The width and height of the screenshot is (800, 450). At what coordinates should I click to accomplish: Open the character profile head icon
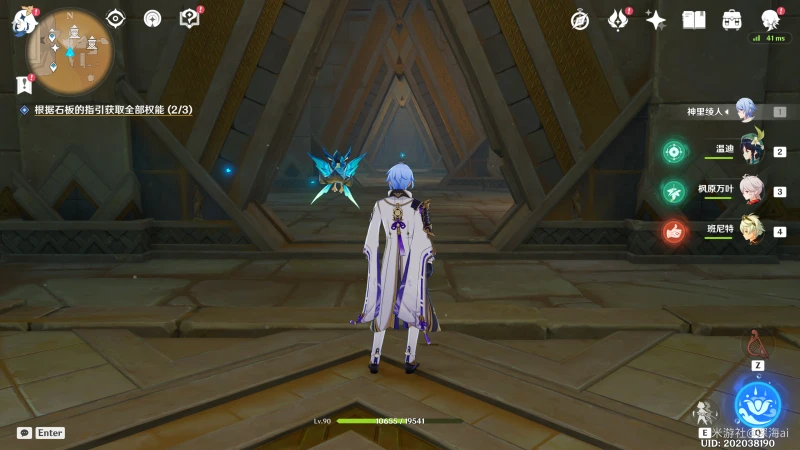click(x=769, y=20)
